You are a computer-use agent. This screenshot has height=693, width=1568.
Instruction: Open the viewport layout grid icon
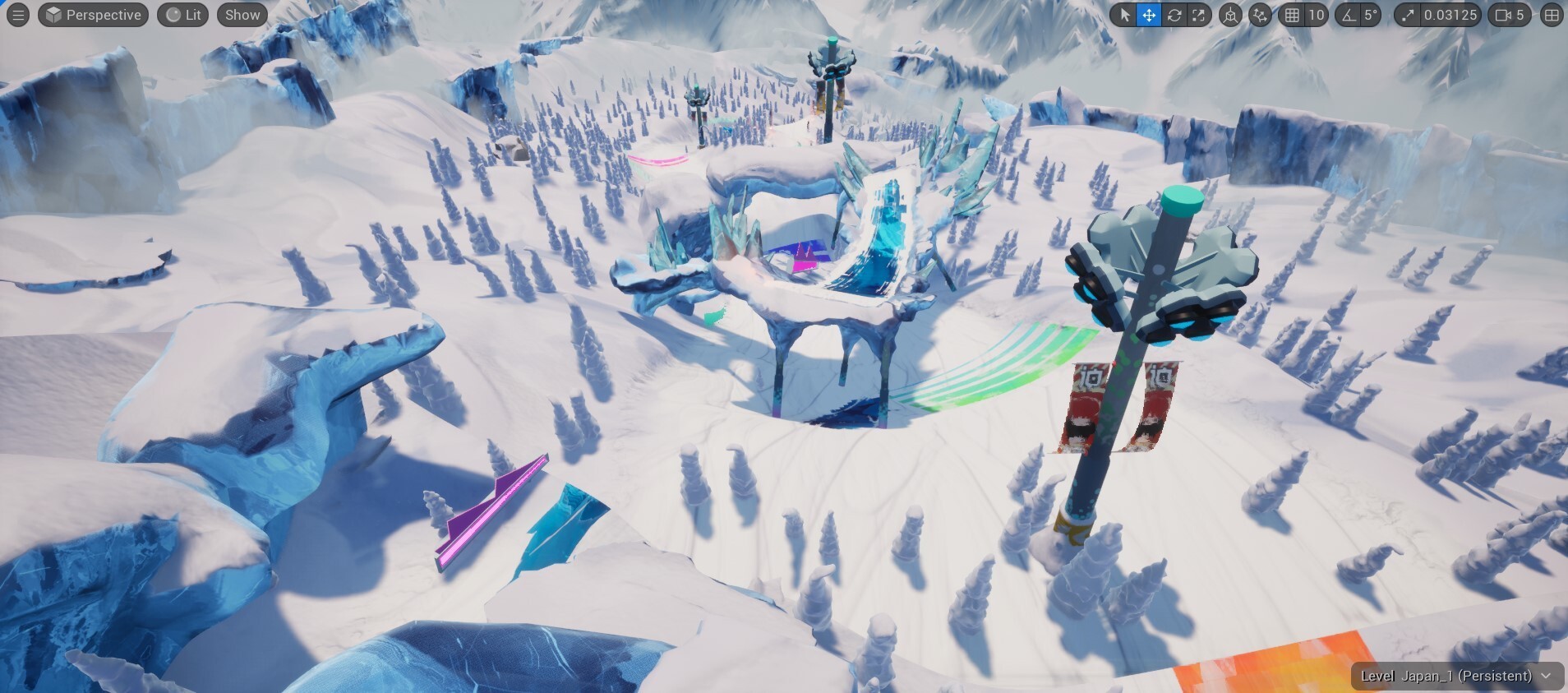point(1552,15)
